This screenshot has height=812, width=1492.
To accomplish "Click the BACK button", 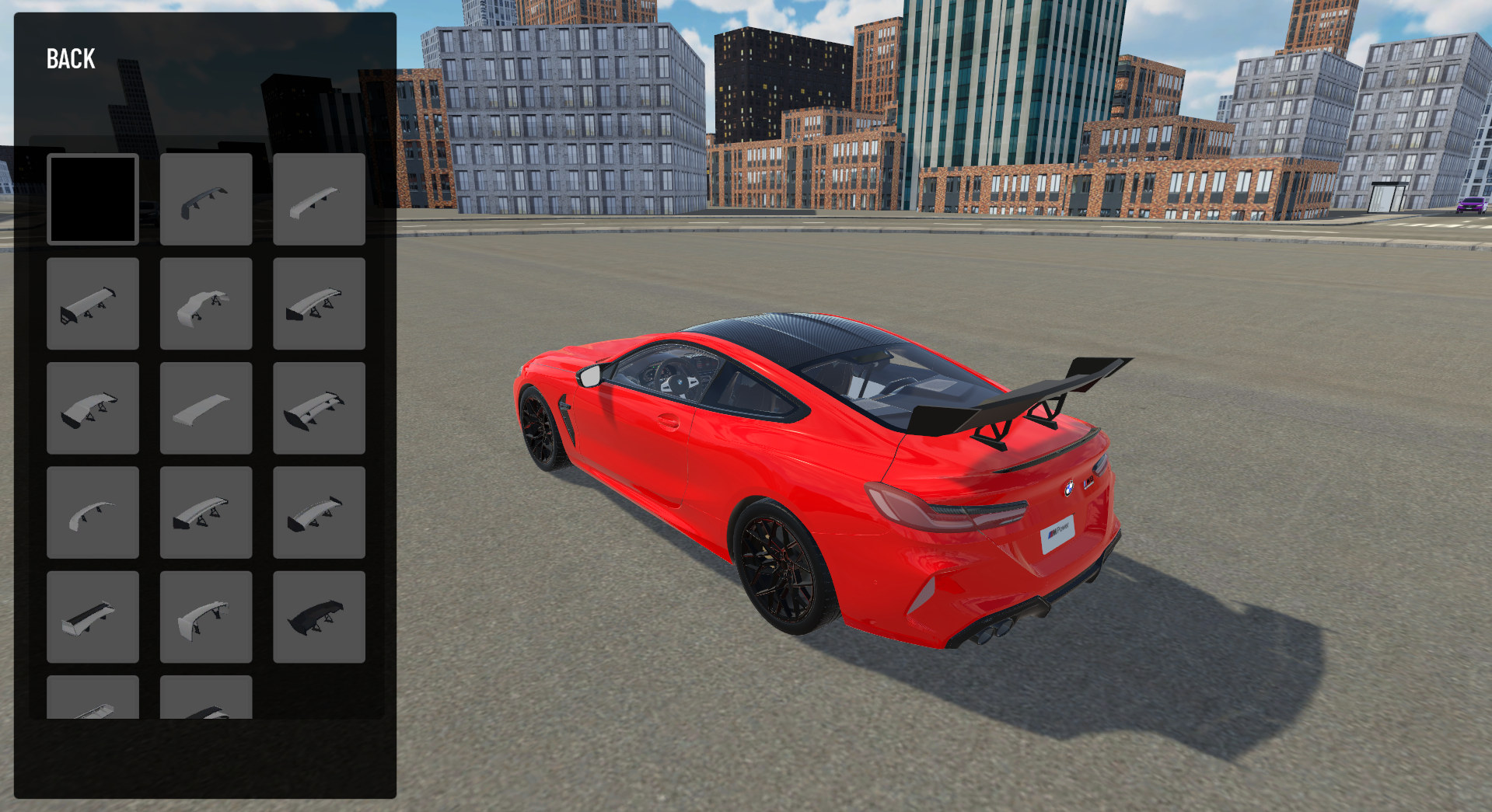I will [x=70, y=58].
